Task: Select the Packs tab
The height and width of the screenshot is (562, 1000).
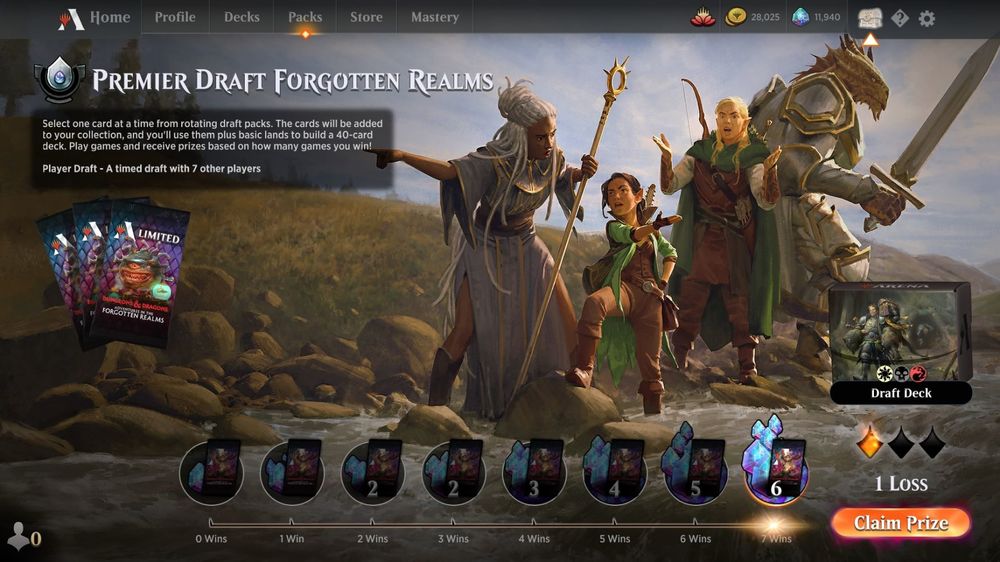Action: 305,17
